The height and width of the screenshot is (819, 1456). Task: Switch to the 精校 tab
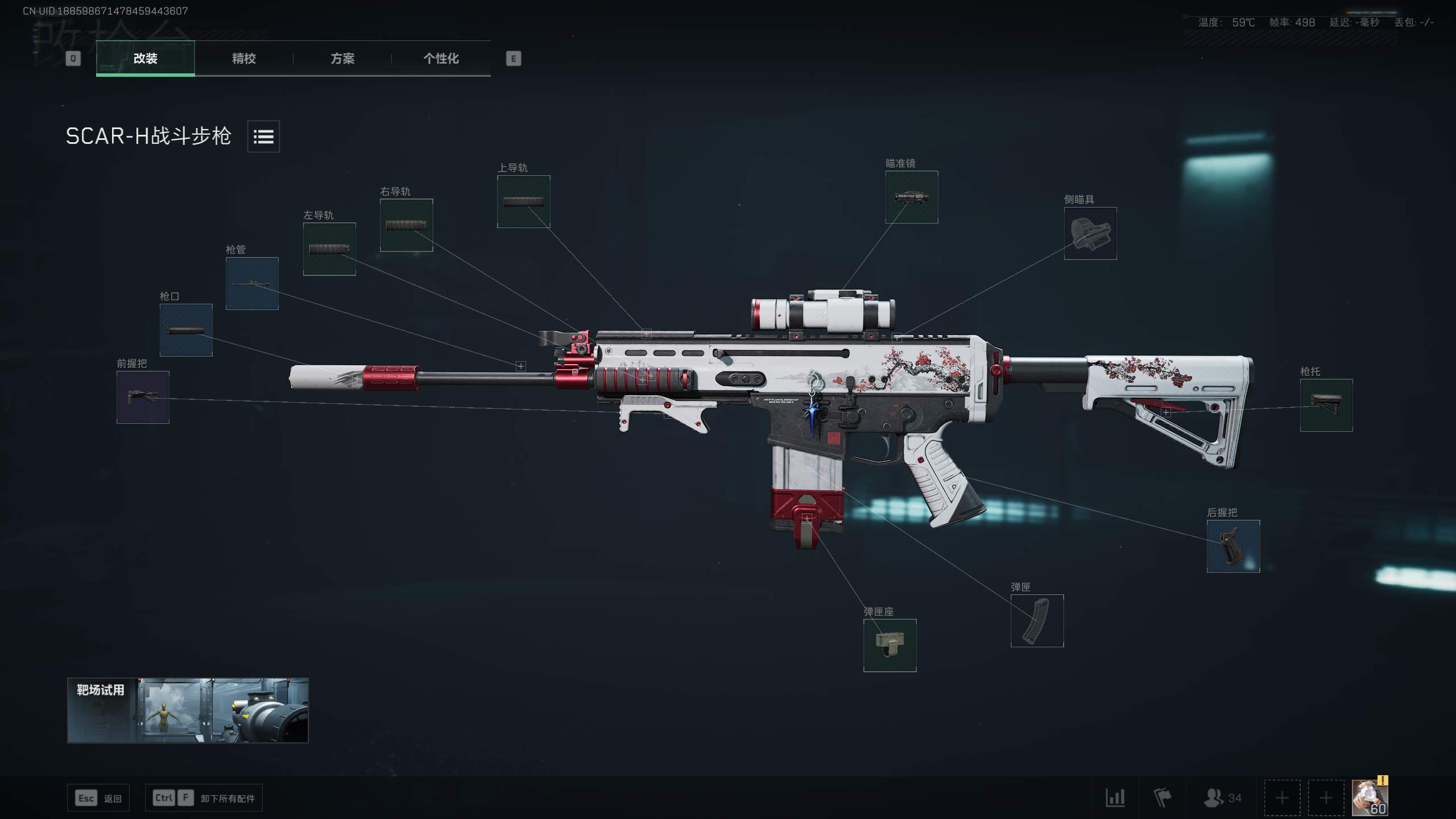coord(243,58)
